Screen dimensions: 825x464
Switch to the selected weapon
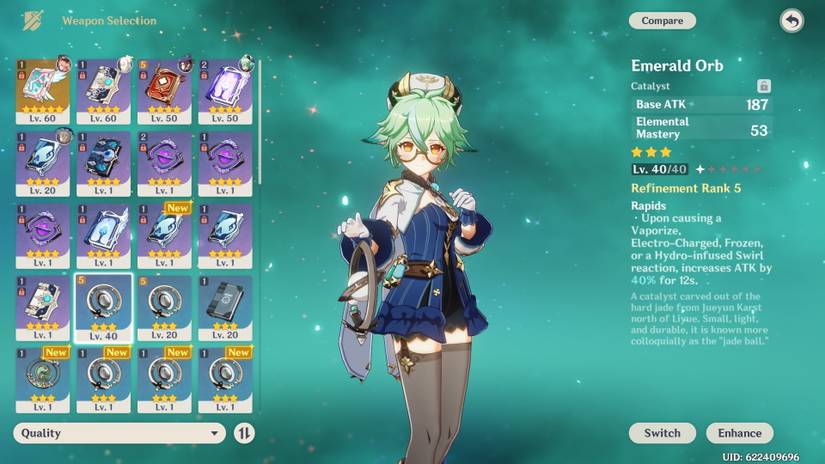click(662, 433)
